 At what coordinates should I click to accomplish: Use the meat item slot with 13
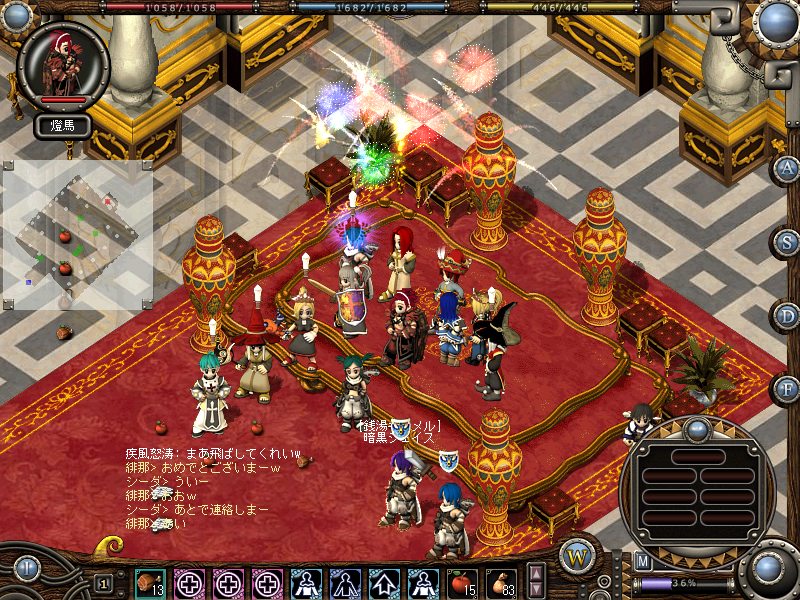[x=150, y=582]
